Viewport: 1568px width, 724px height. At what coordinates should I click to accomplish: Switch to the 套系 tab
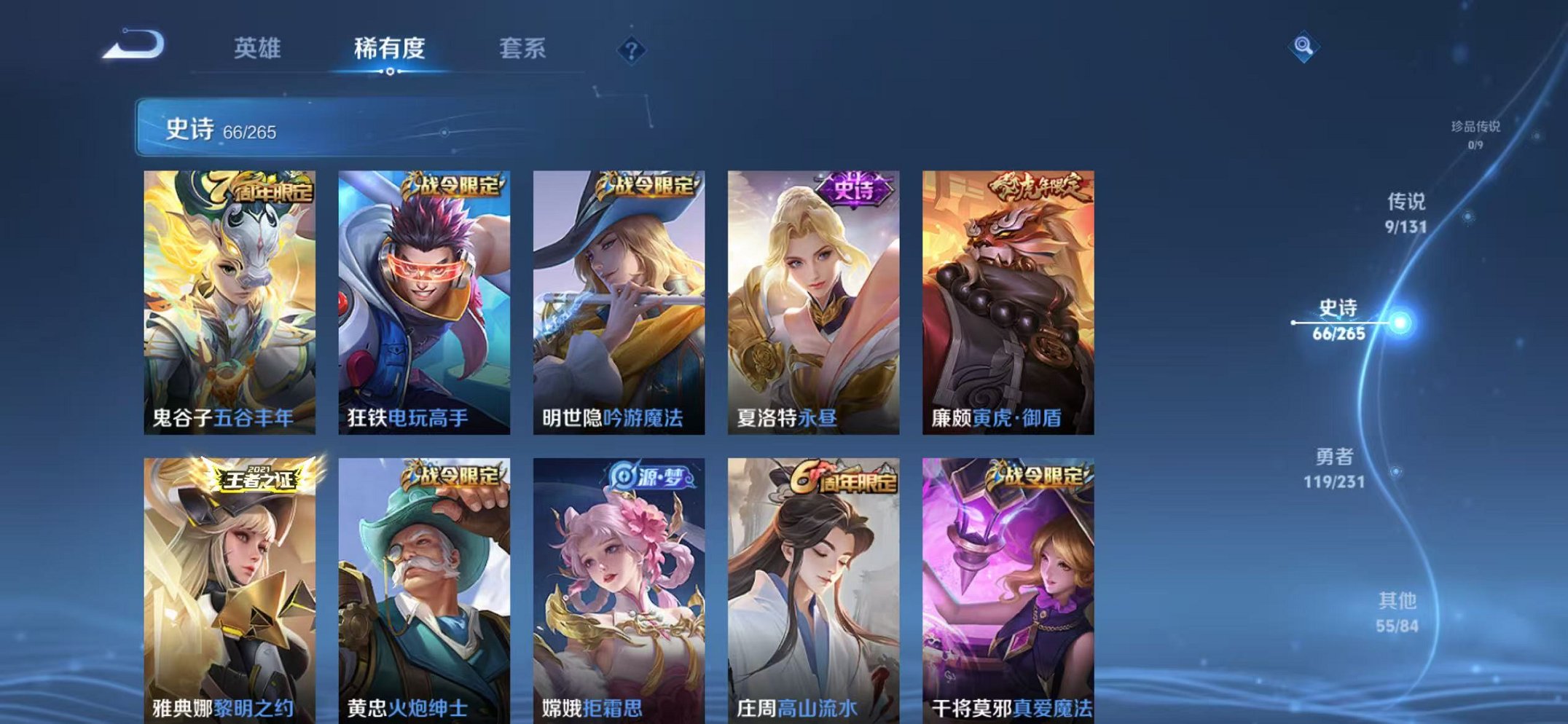click(x=522, y=47)
